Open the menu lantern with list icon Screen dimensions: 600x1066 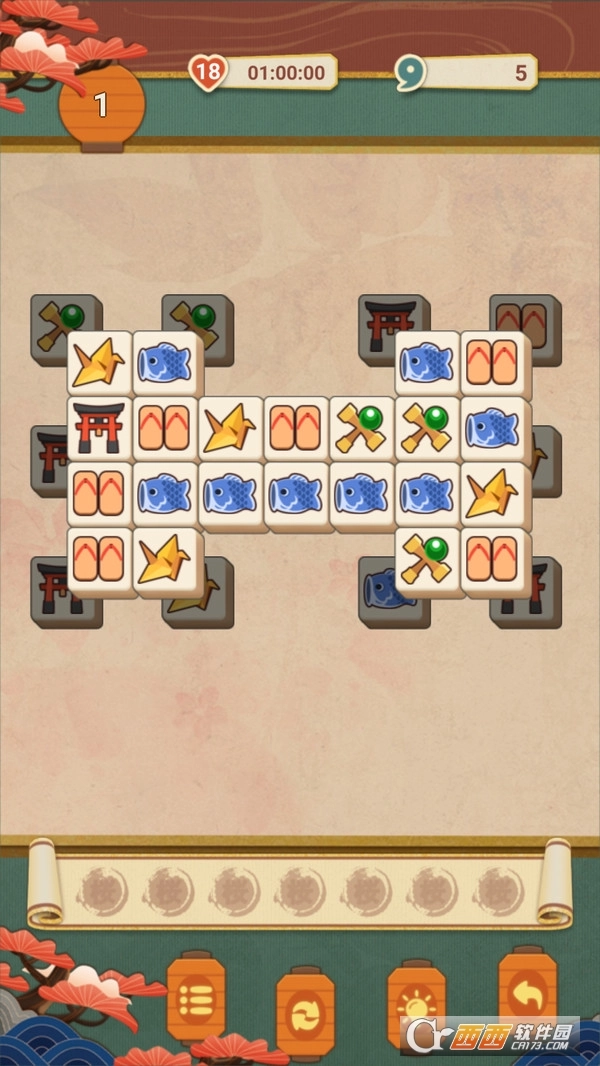pyautogui.click(x=196, y=996)
